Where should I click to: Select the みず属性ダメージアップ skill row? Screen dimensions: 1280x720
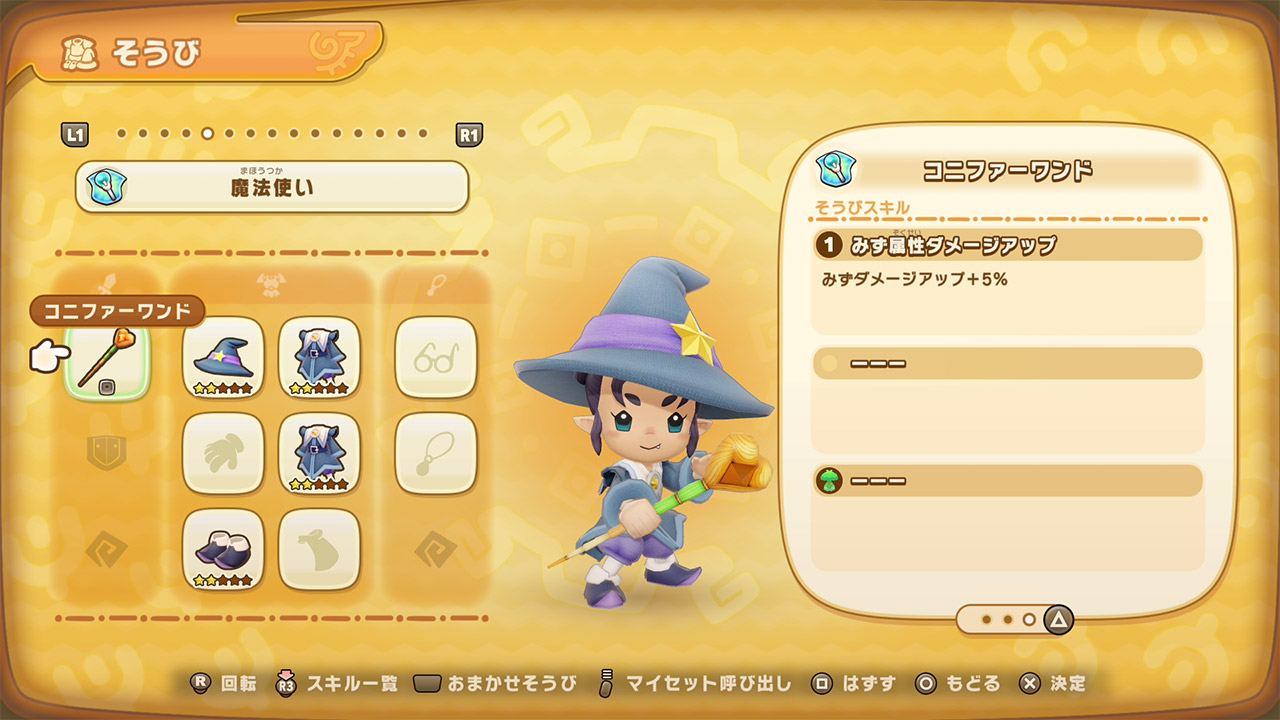[1007, 245]
